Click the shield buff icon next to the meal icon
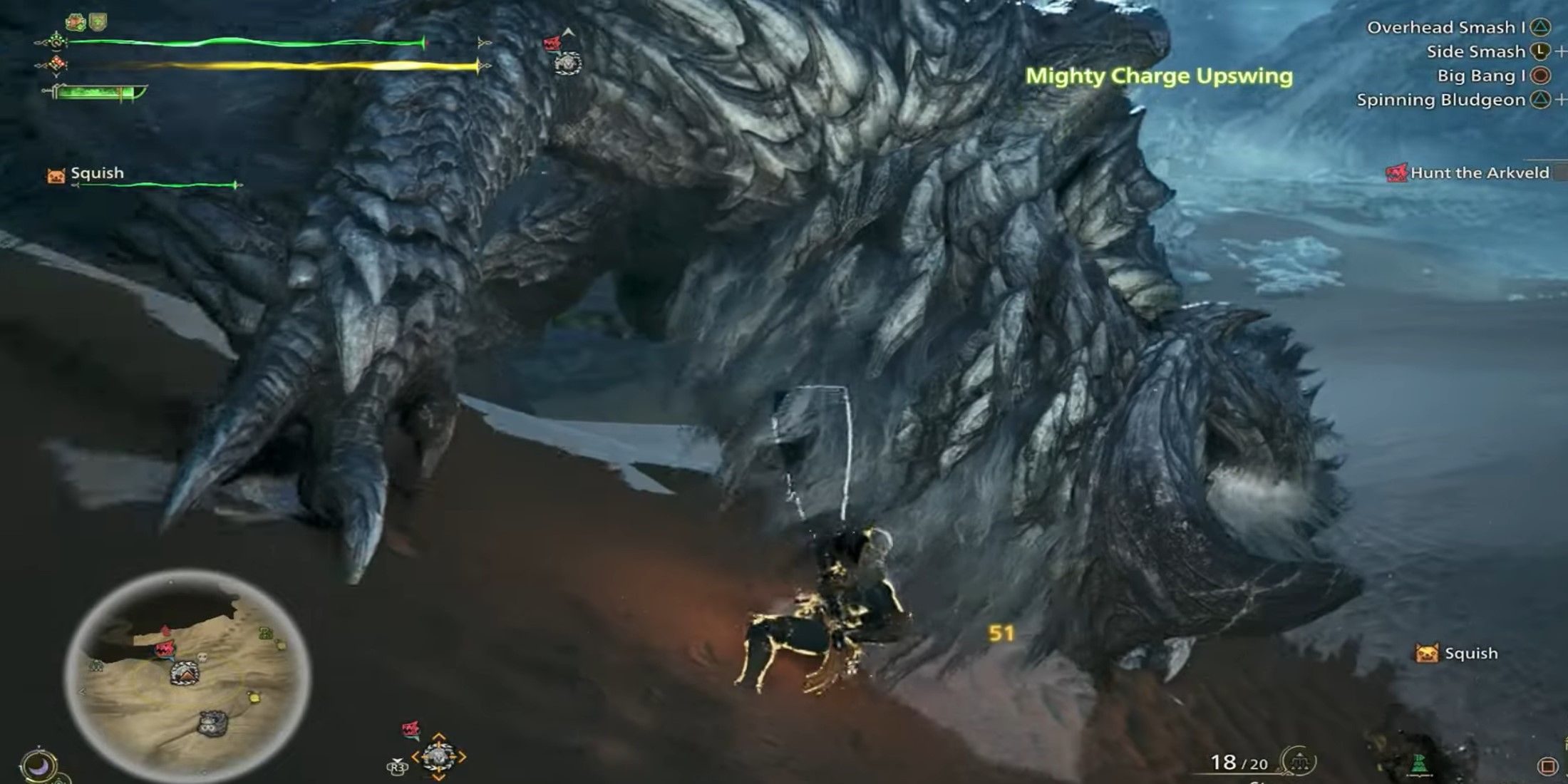 (97, 21)
